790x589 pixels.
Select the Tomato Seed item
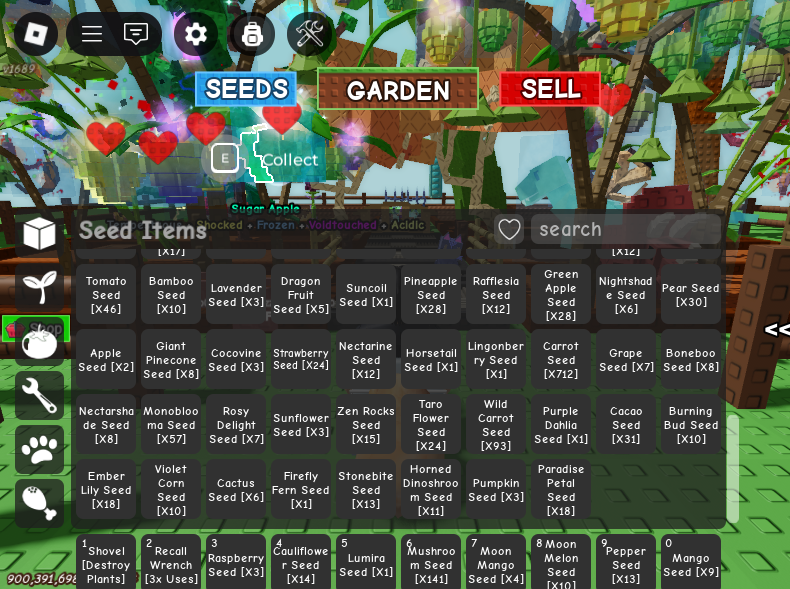coord(106,295)
